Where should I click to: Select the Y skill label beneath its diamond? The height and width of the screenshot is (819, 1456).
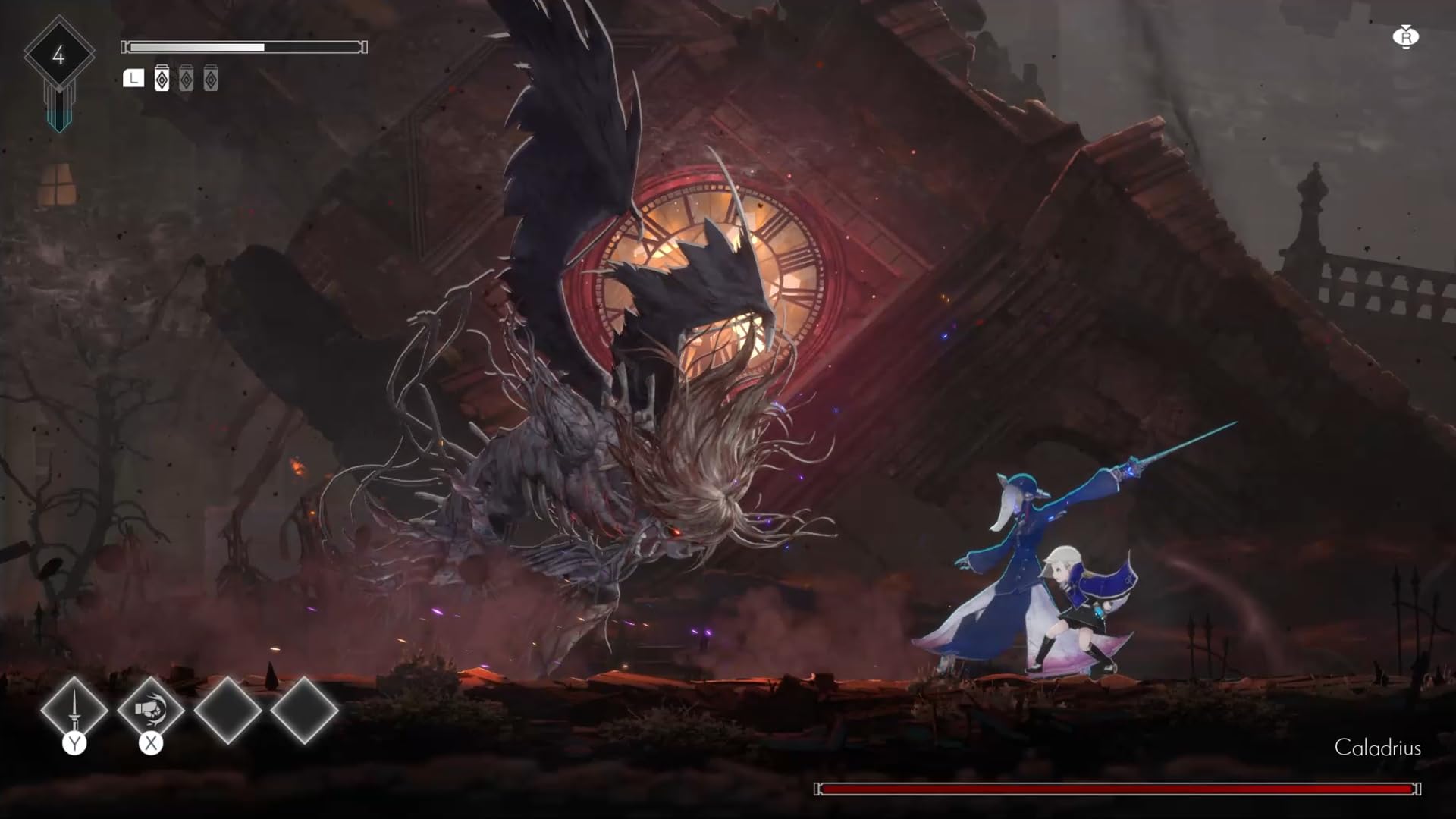[x=74, y=743]
